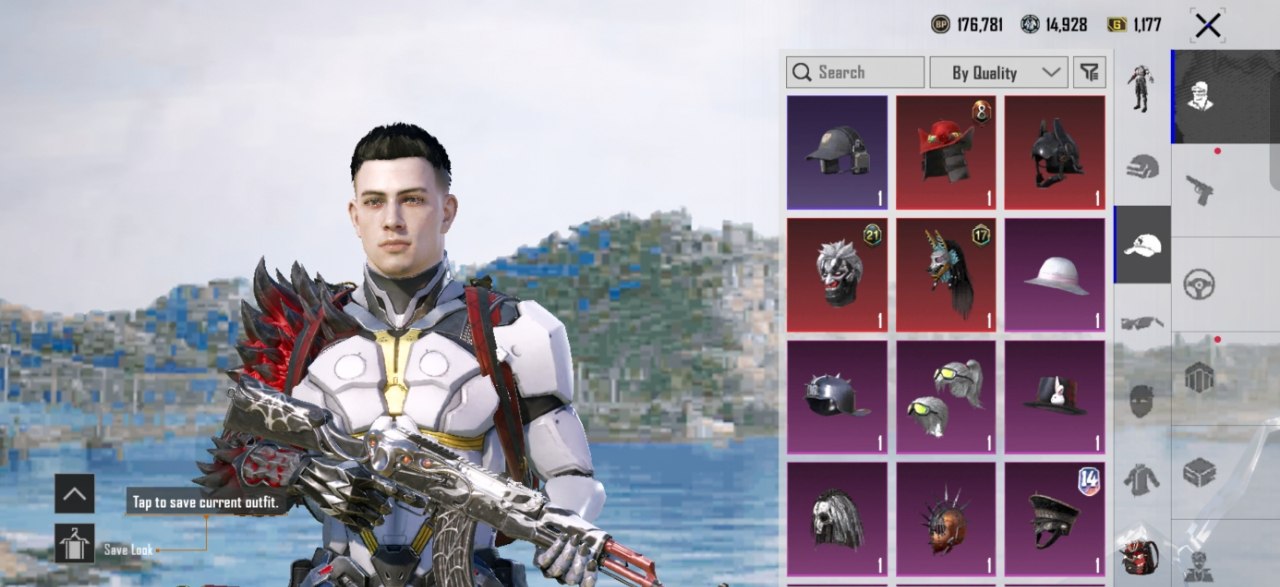Equip the white-haired clown mask item

837,274
